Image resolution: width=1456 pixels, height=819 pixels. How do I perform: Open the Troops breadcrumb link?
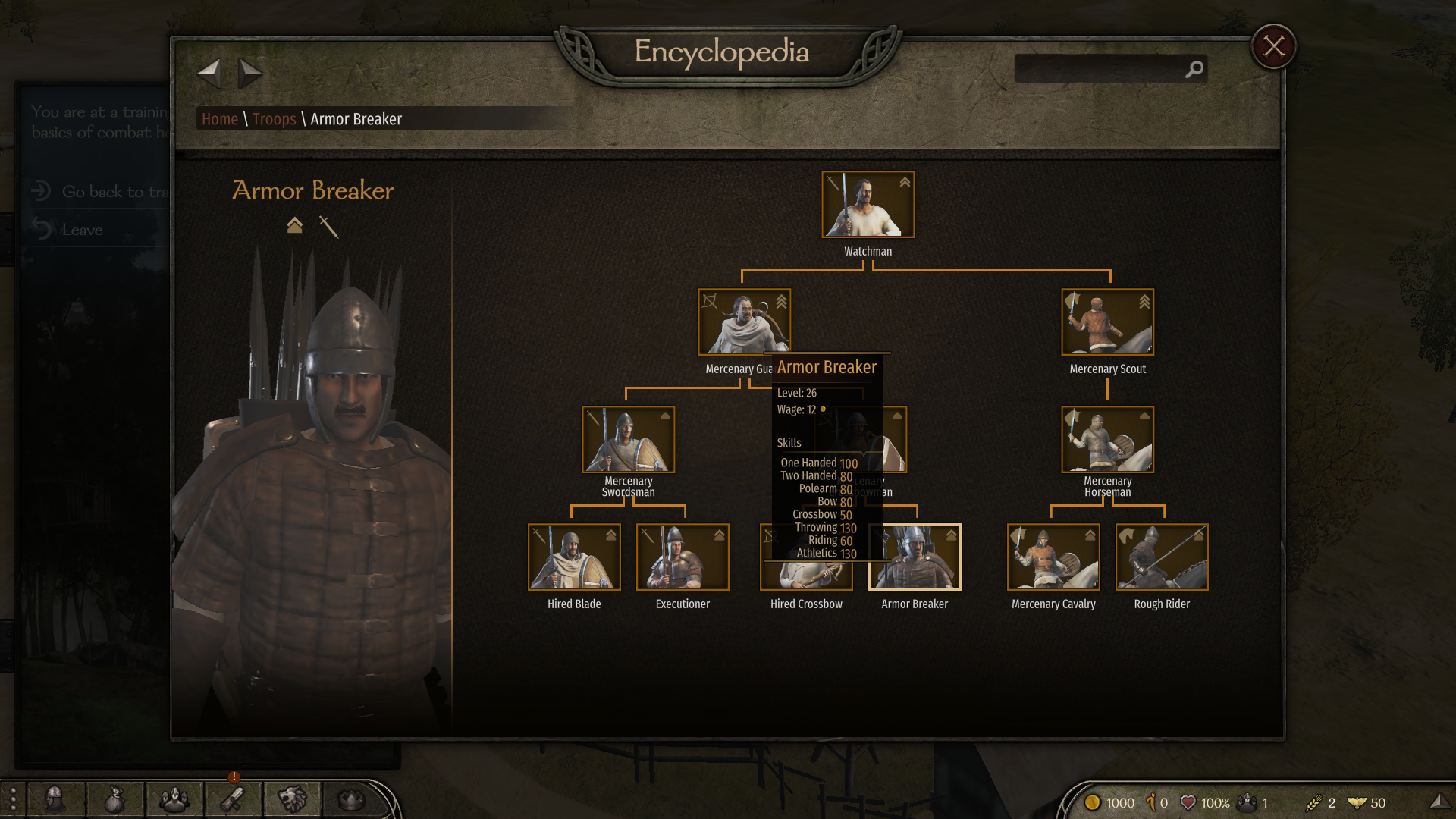click(274, 119)
